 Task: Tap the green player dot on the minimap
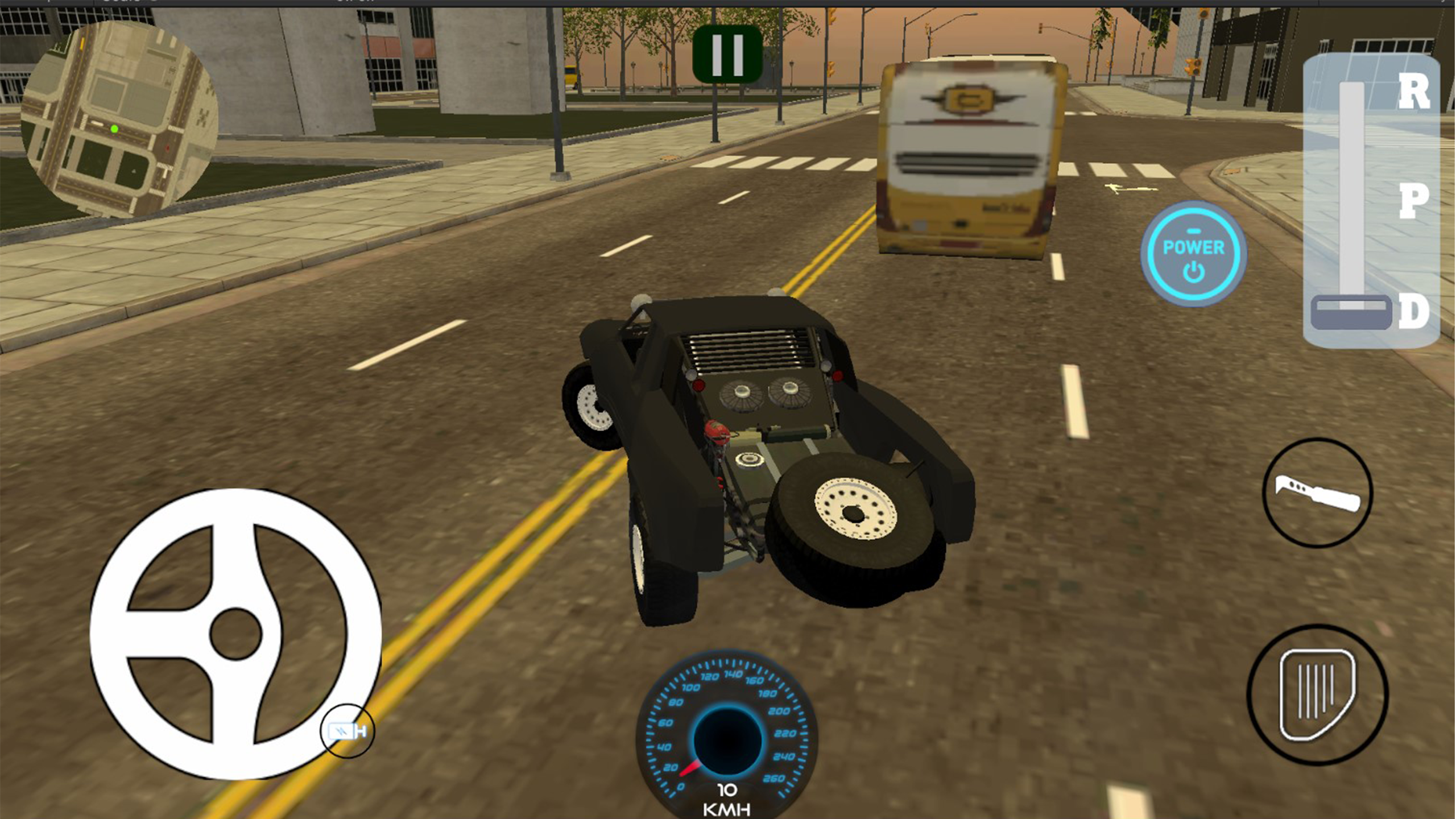[115, 130]
